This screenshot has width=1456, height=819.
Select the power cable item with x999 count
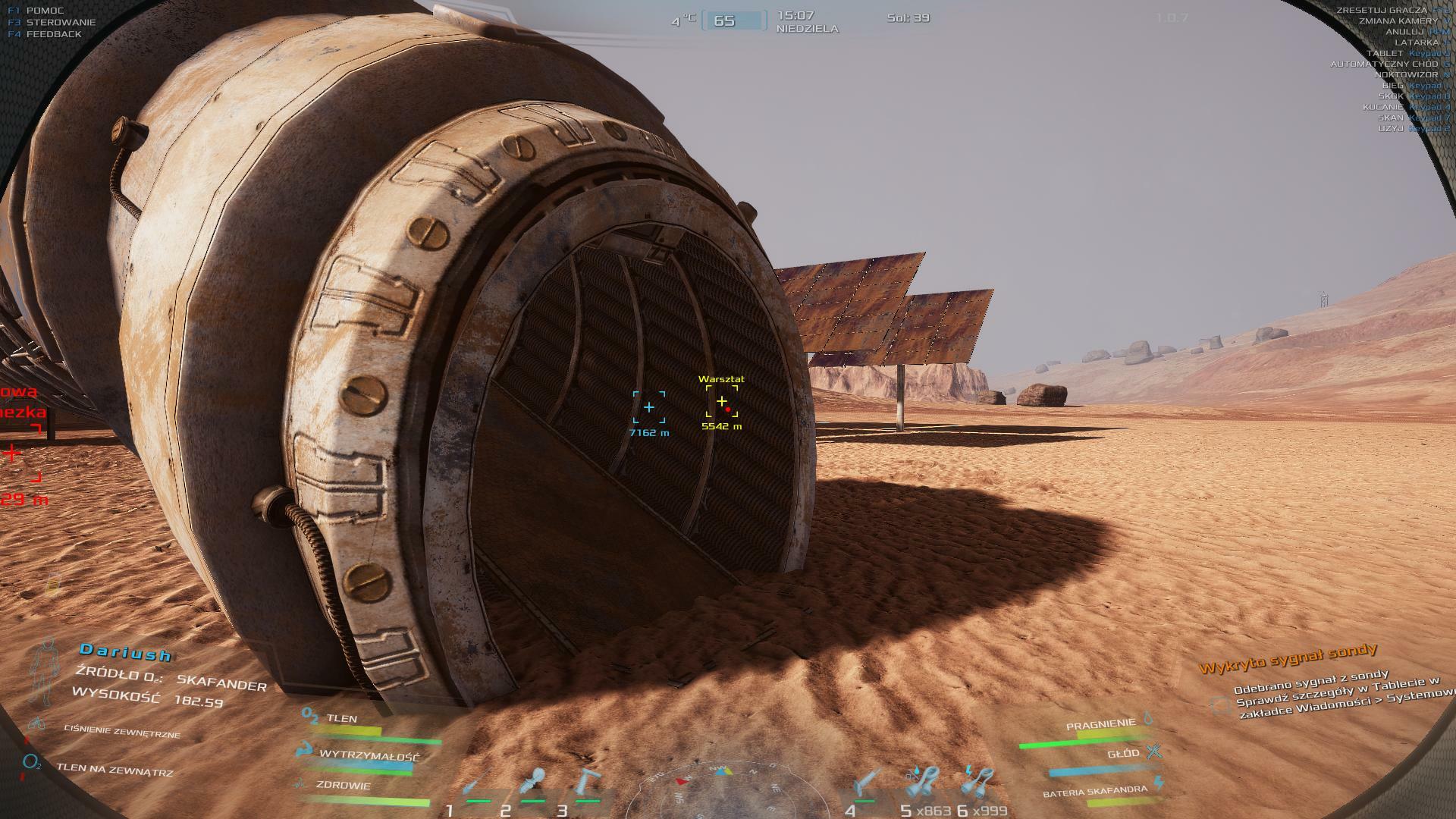pos(978,783)
